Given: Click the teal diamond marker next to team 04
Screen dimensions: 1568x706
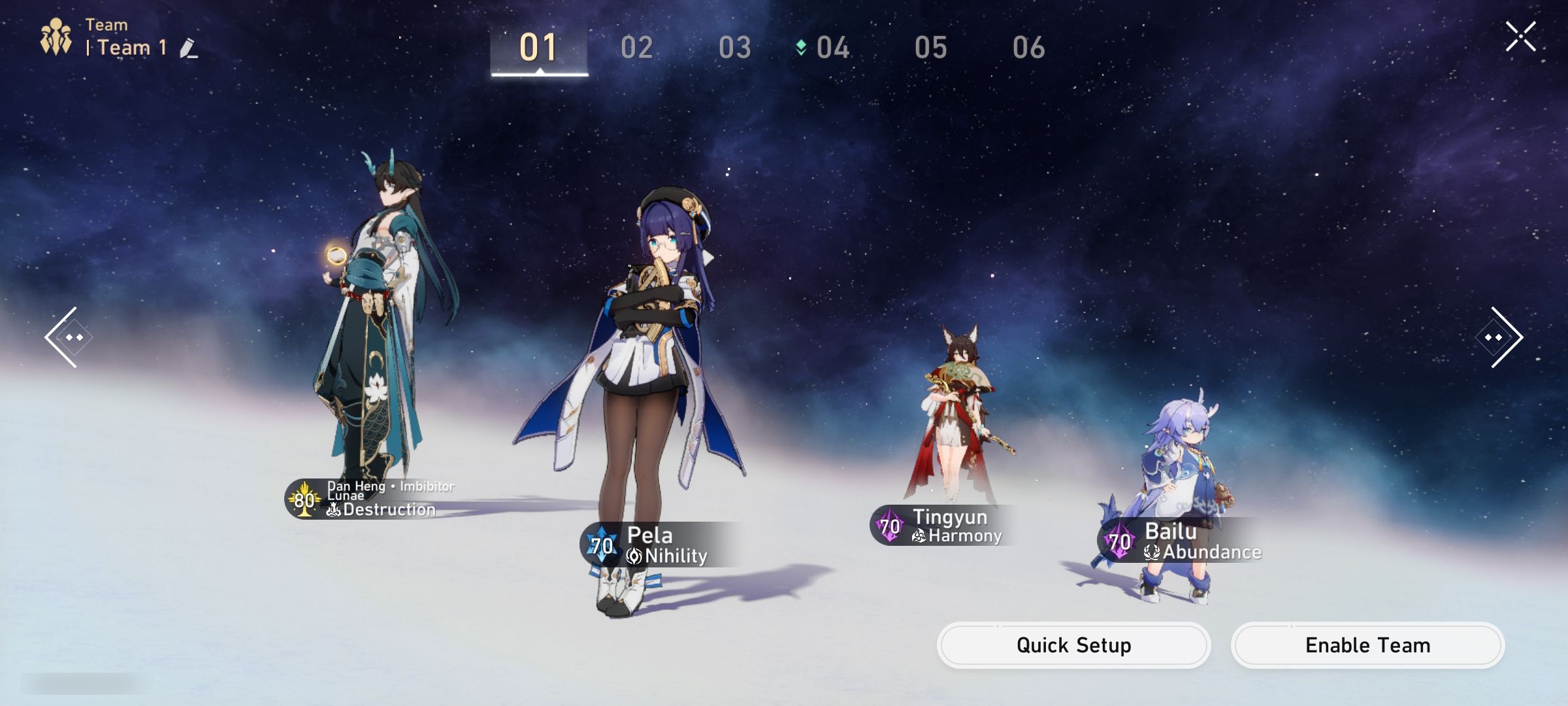Looking at the screenshot, I should coord(802,47).
